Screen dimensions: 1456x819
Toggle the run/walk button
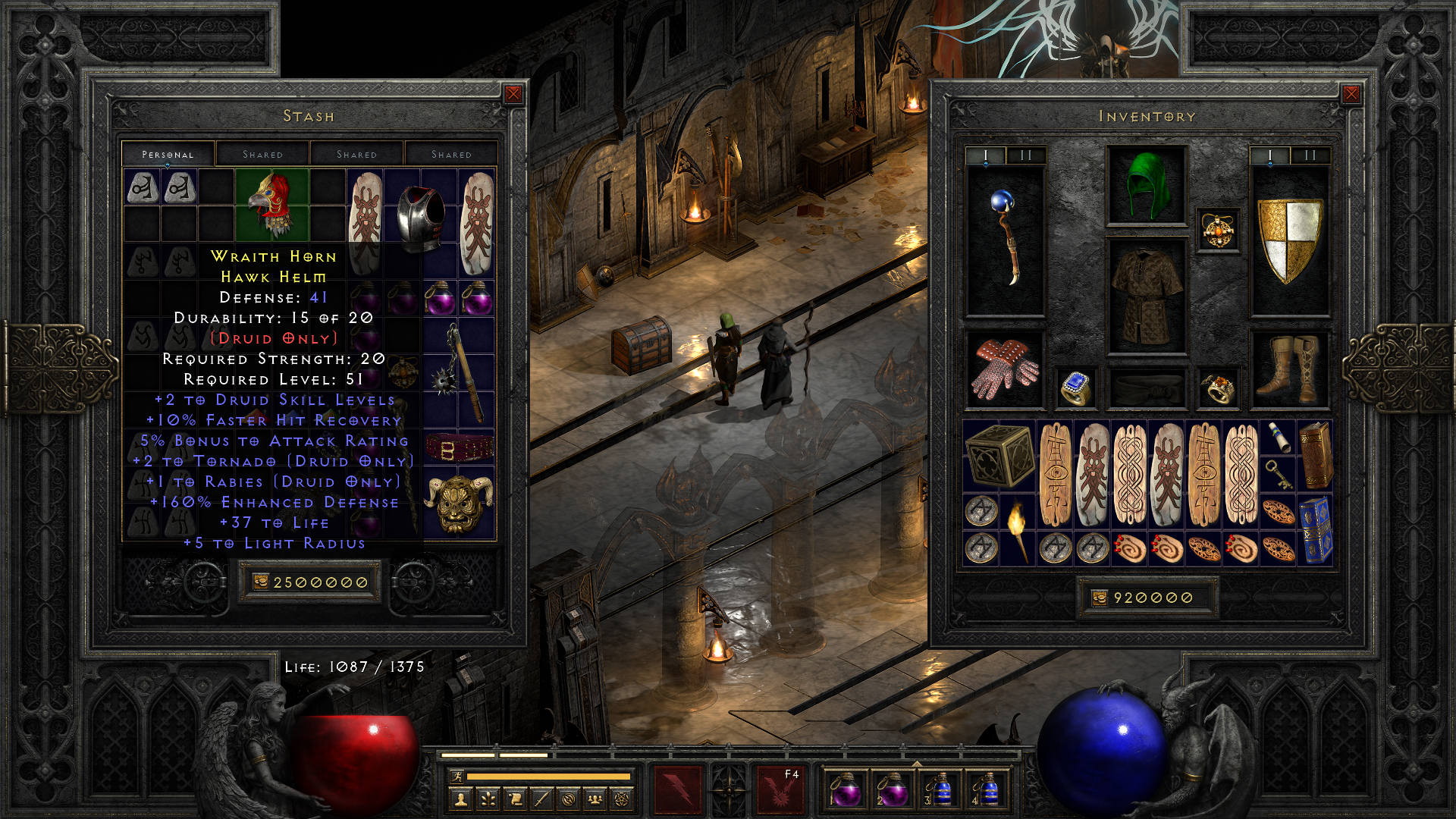pos(457,776)
